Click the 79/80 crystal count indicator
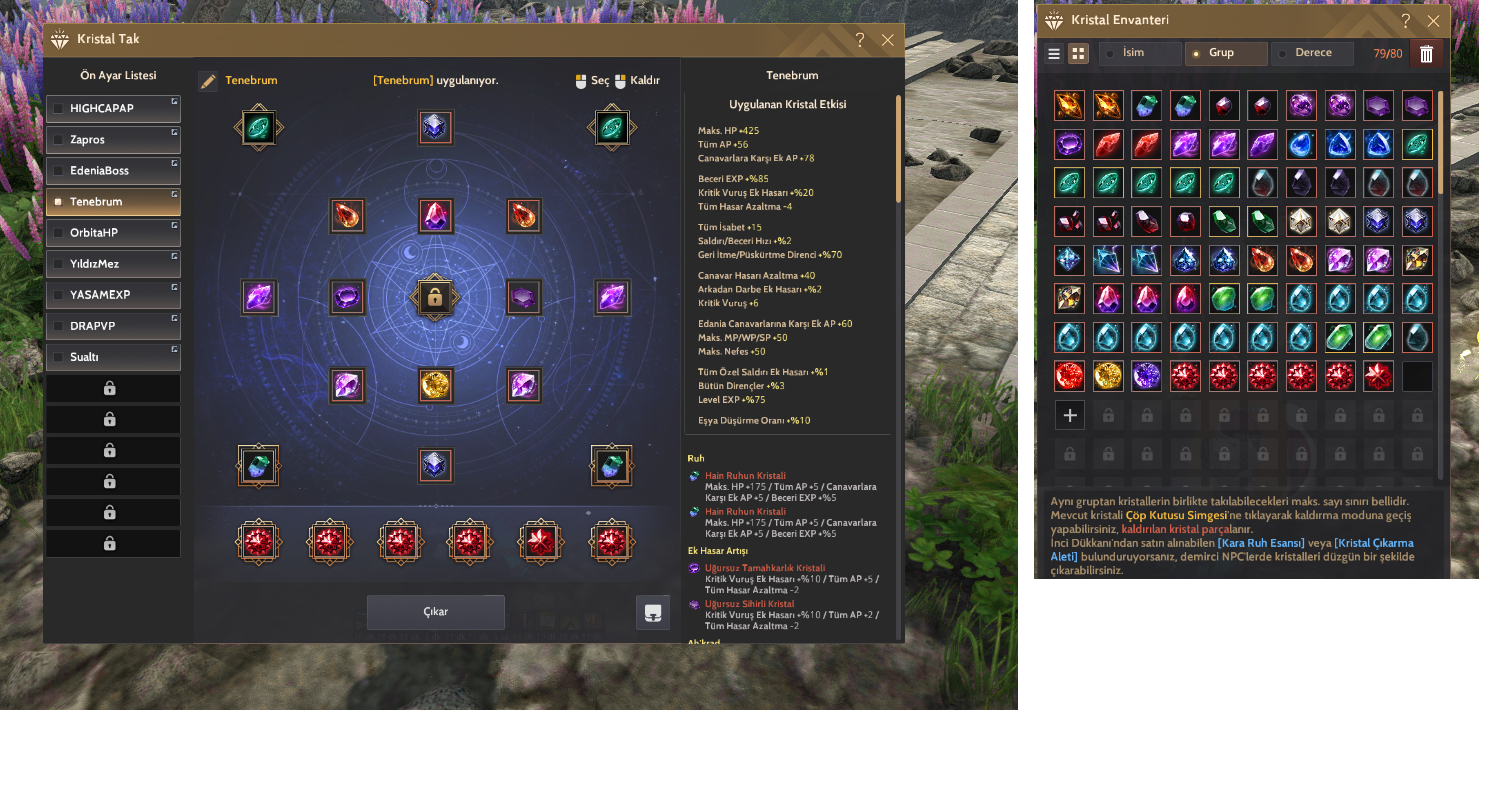Screen dimensions: 1496x791 coord(1389,53)
